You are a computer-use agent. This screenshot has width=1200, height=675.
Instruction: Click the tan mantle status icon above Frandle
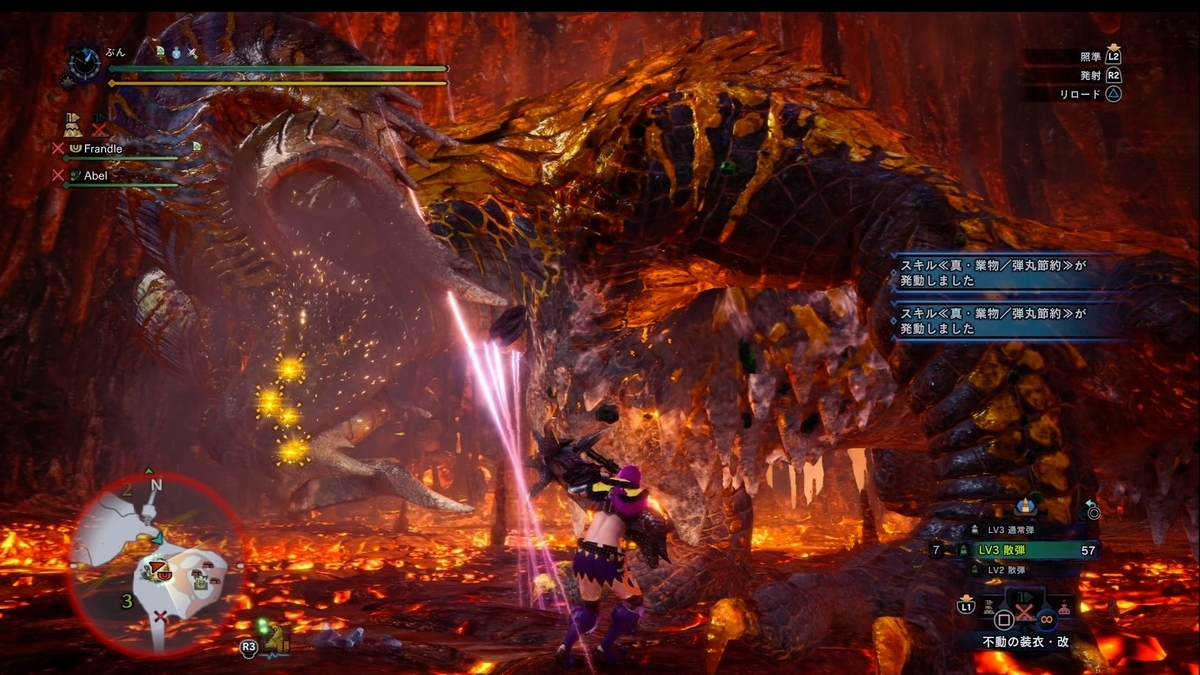[x=74, y=126]
